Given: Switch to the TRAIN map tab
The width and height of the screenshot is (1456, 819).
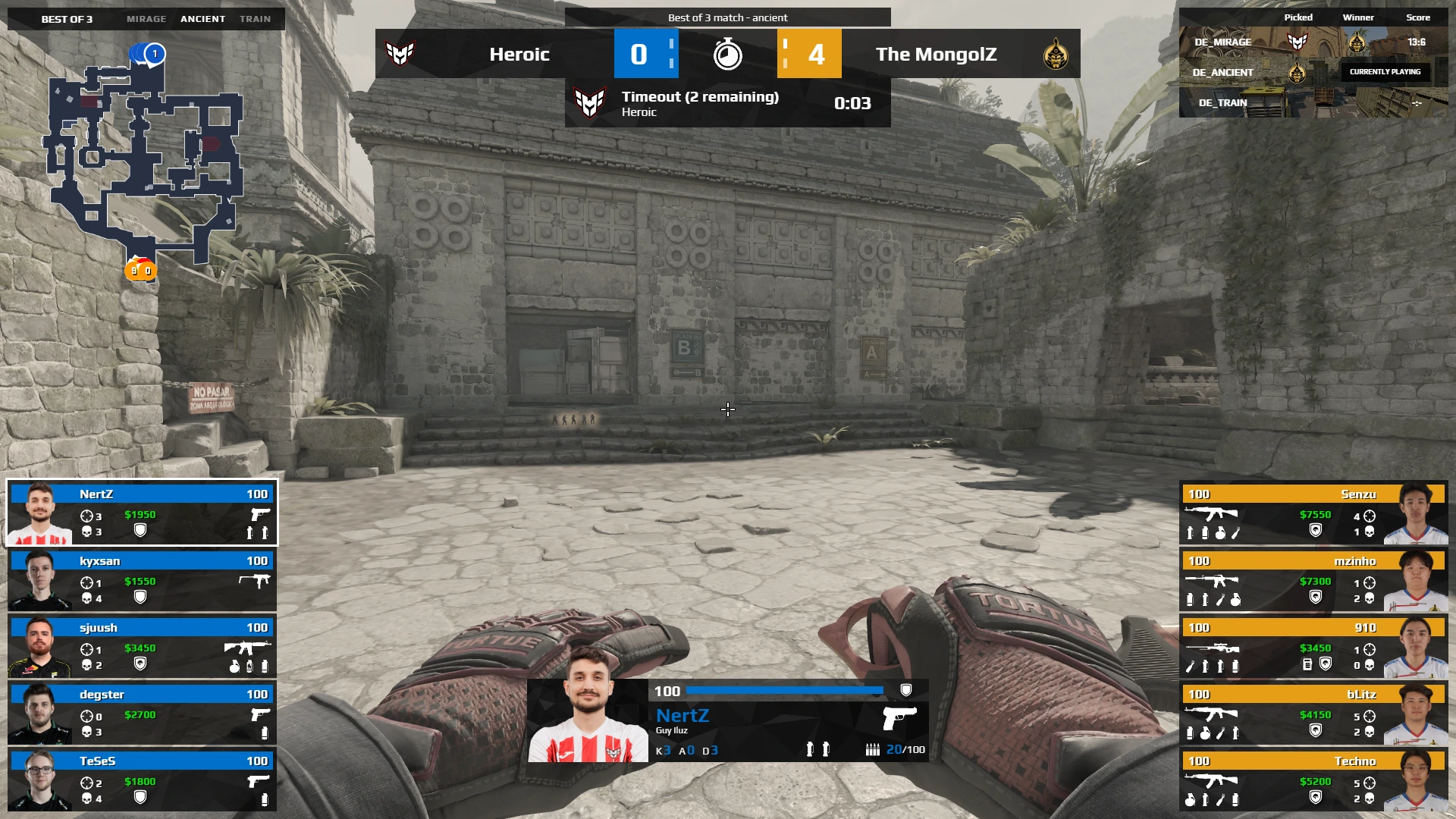Looking at the screenshot, I should point(255,19).
